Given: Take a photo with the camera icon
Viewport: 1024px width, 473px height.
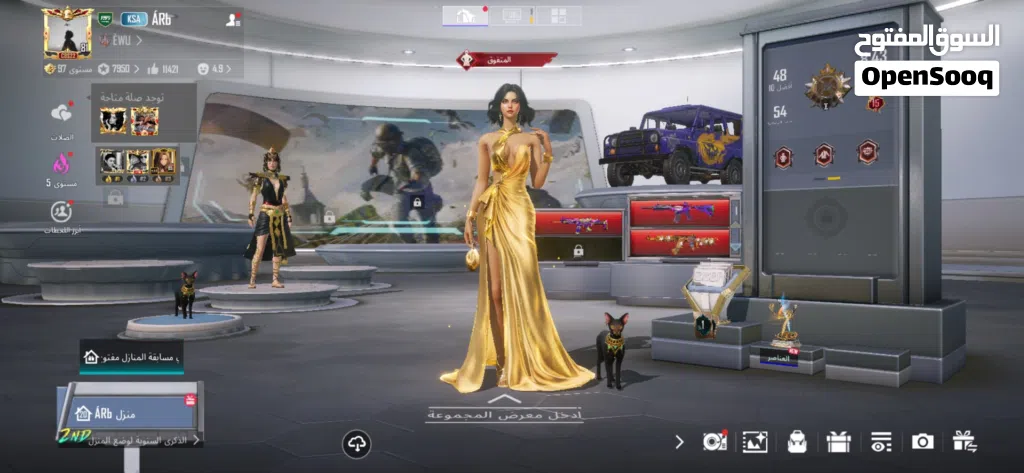Looking at the screenshot, I should tap(922, 441).
